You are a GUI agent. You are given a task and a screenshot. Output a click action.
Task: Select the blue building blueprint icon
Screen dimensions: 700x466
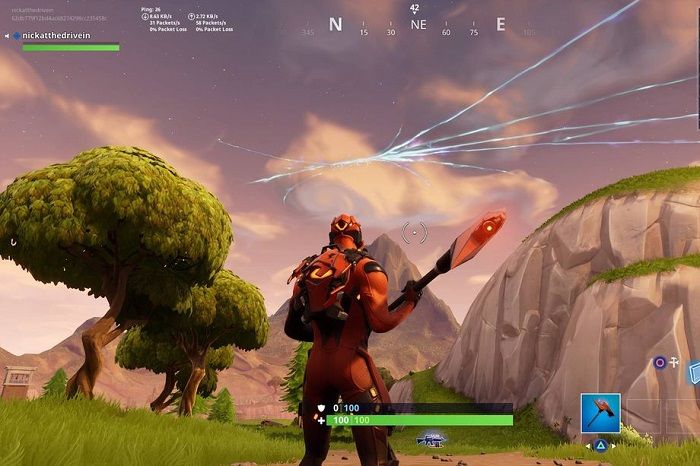693,374
